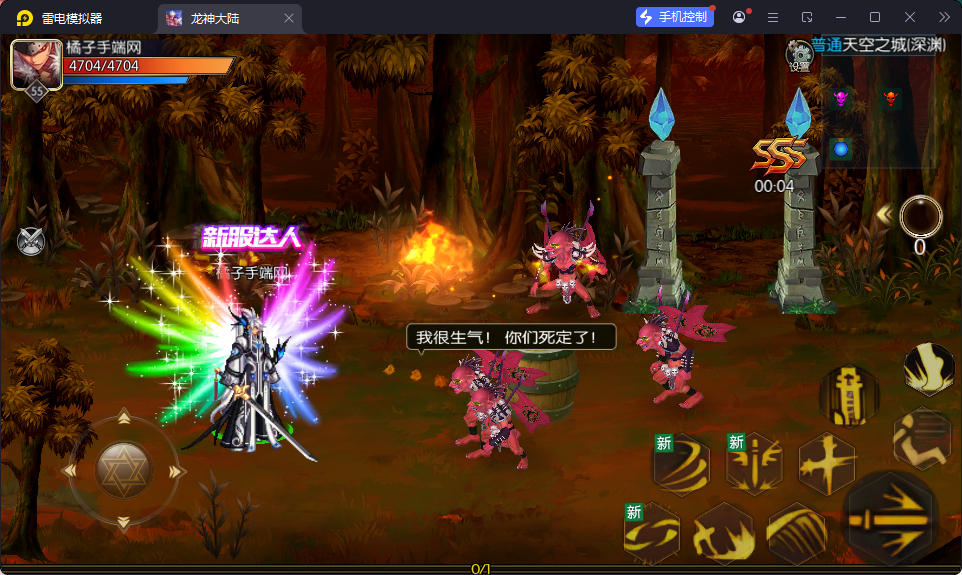Screen dimensions: 962x575
Task: Close the 龙神大陆 emulator tab
Action: pyautogui.click(x=289, y=18)
